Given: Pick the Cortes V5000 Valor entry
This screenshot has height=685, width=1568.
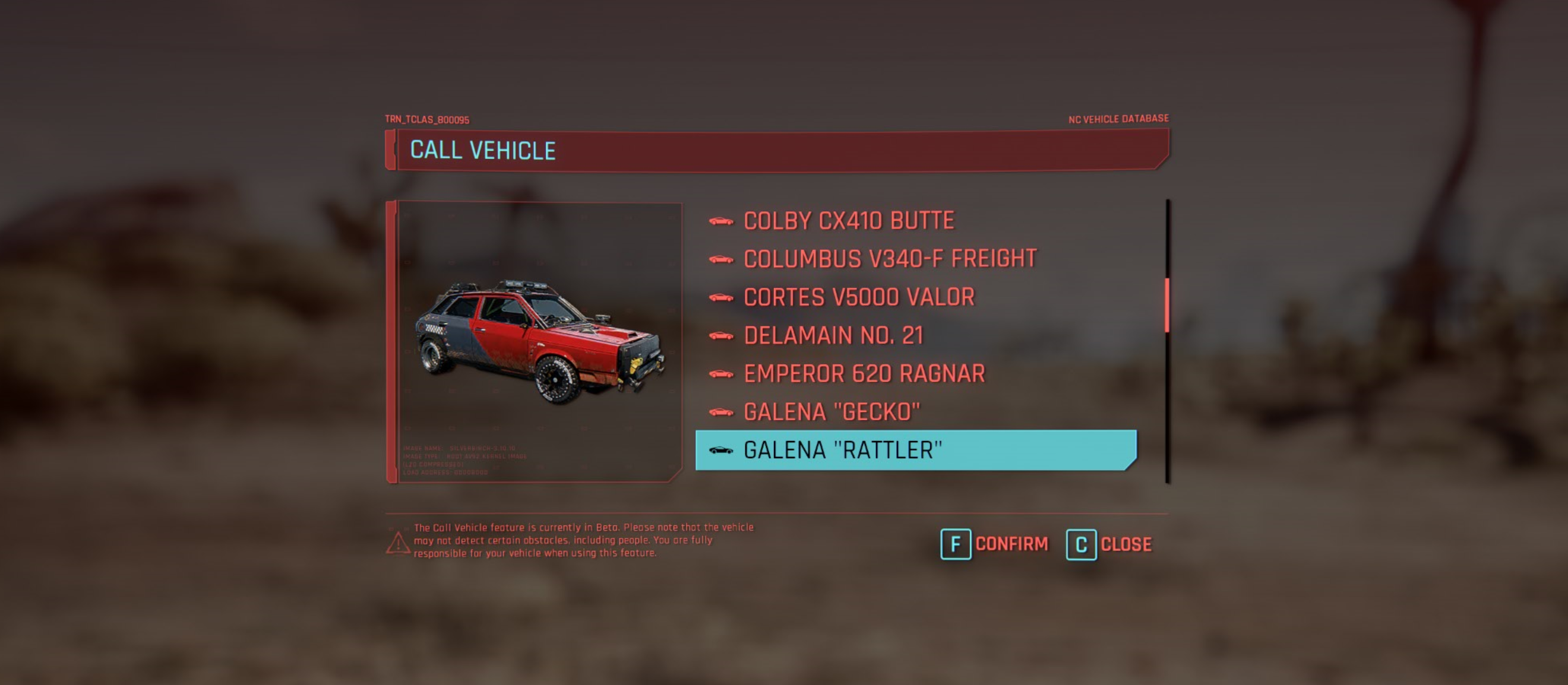Looking at the screenshot, I should 858,297.
